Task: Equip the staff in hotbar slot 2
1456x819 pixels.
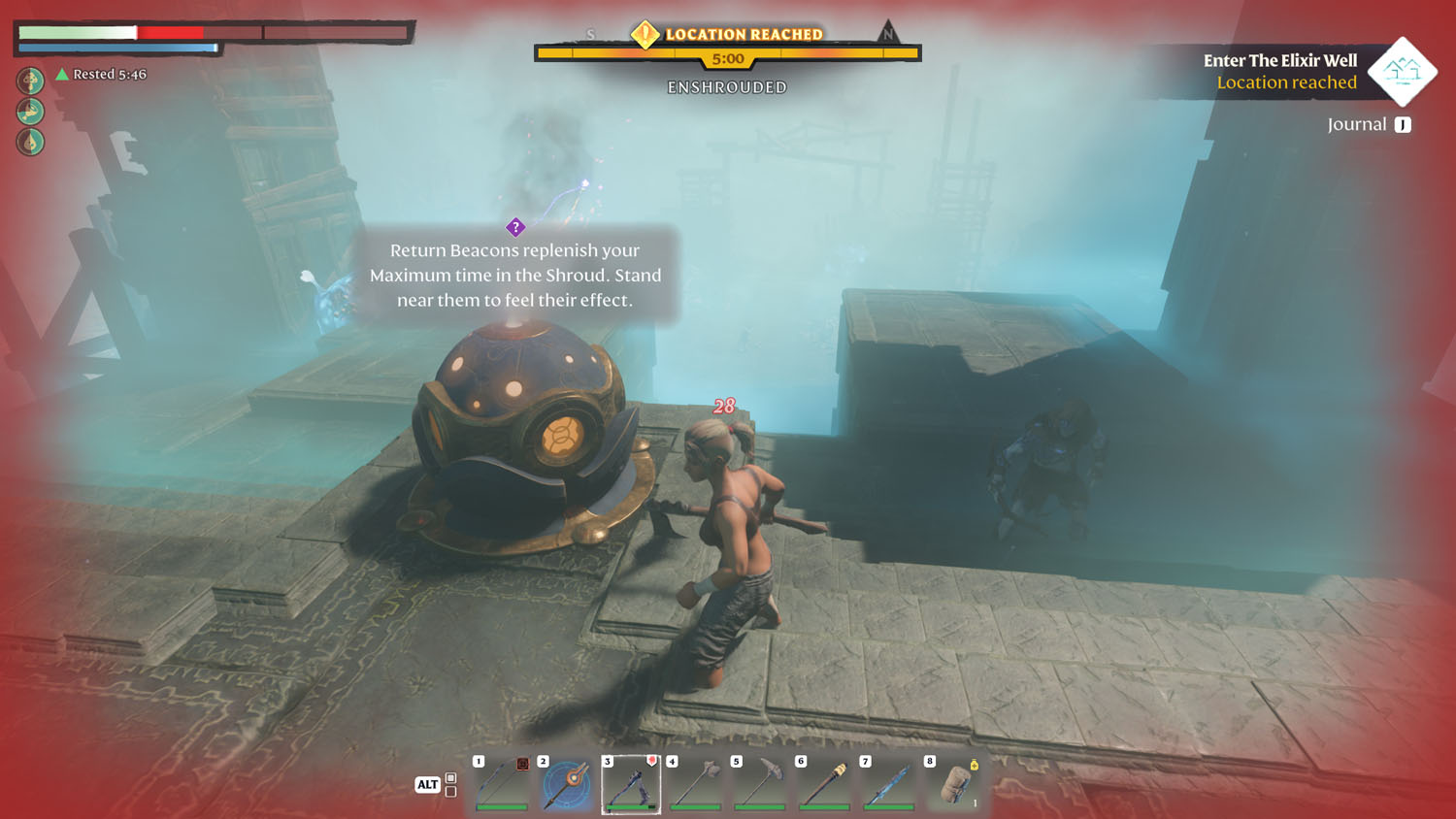Action: point(567,784)
